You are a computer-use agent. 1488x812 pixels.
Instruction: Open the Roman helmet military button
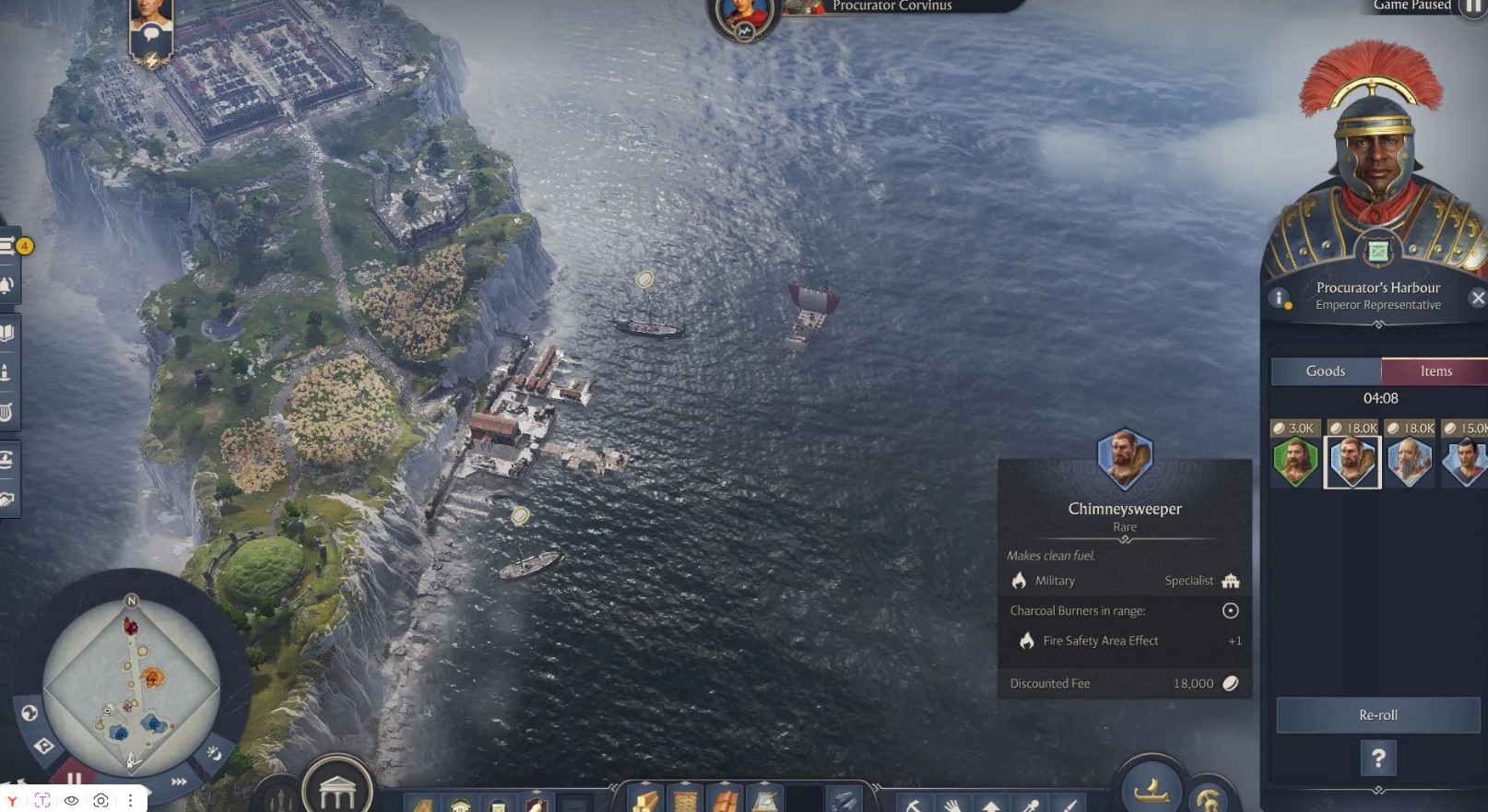click(x=1208, y=798)
